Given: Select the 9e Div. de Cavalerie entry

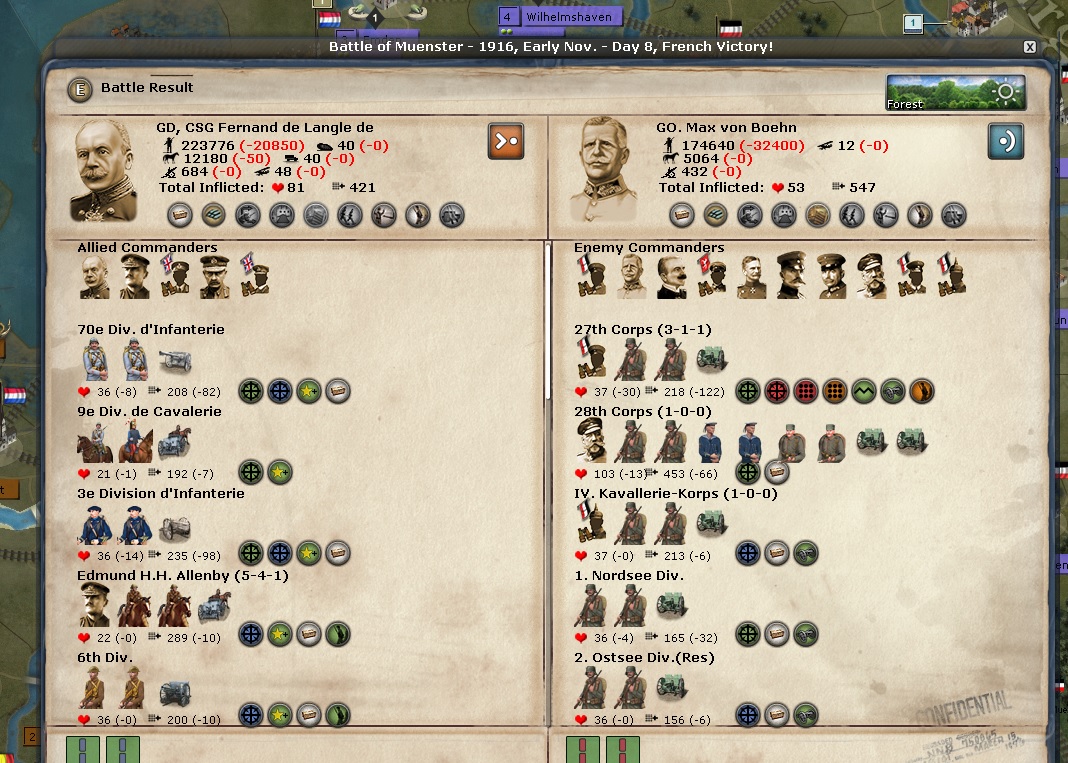Looking at the screenshot, I should click(x=149, y=412).
